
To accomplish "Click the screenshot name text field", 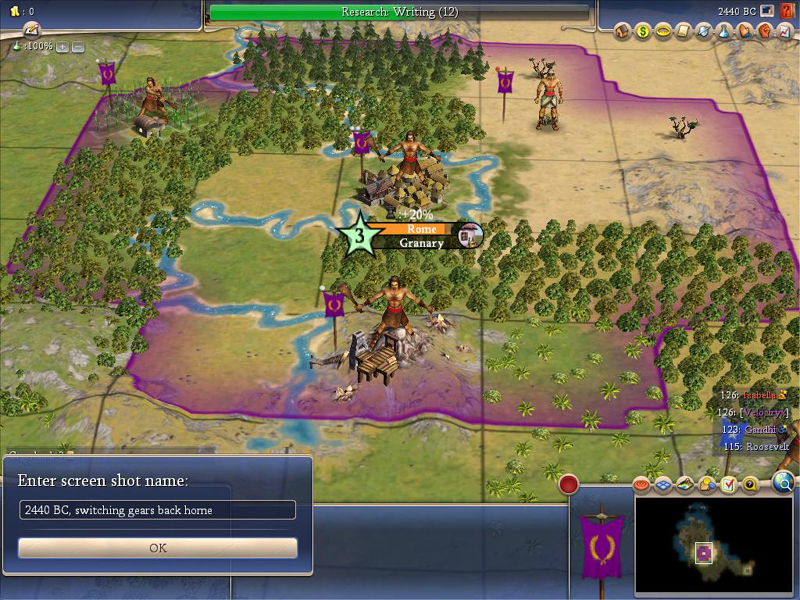I will click(158, 510).
